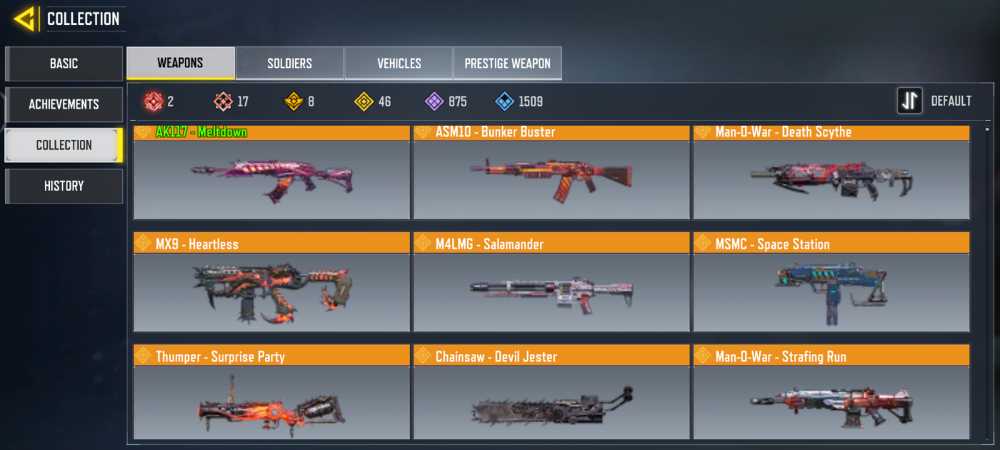Viewport: 1000px width, 450px height.
Task: Open the Basic section
Action: pos(64,63)
